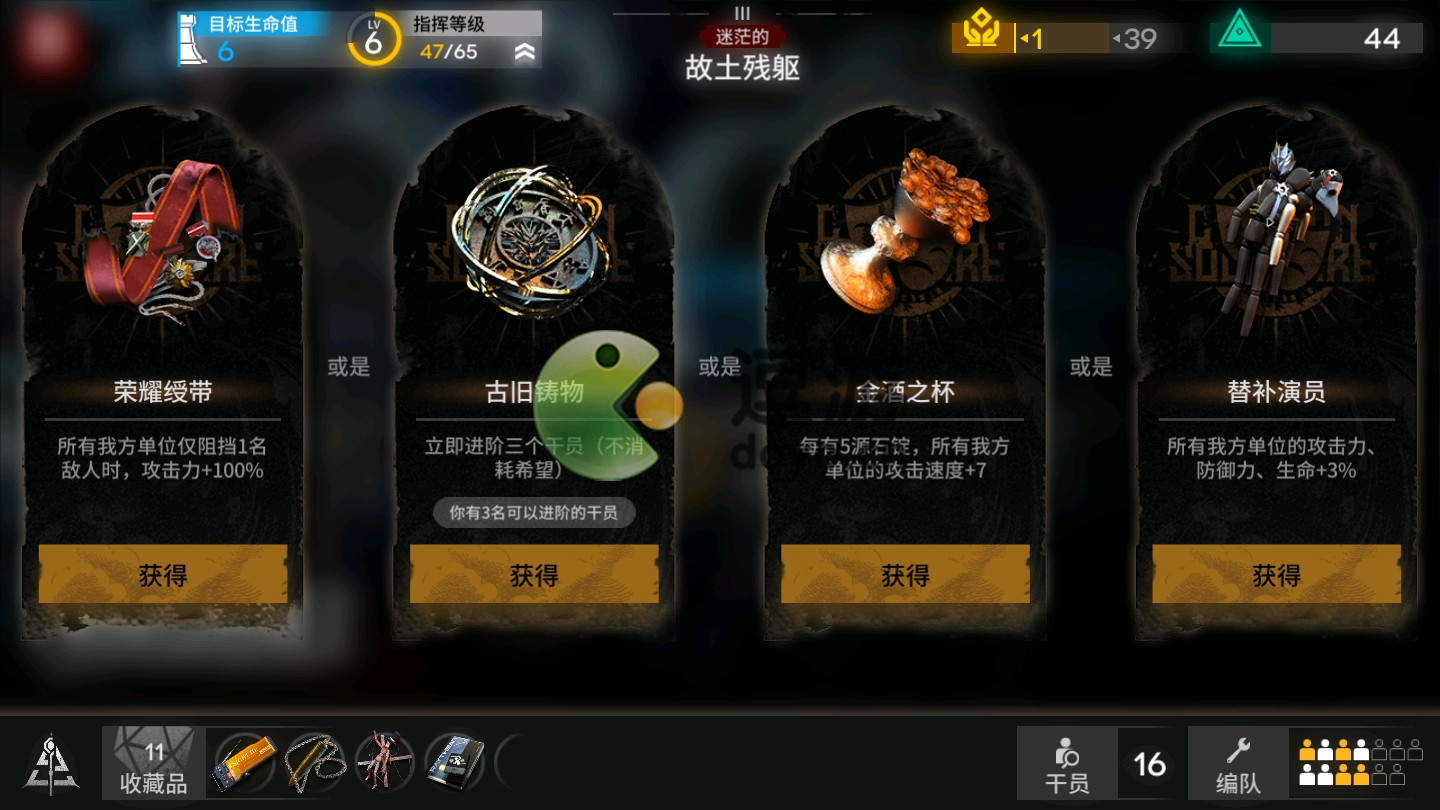Click the bell-shaped emblem in the bottom left
The height and width of the screenshot is (810, 1440).
coord(50,762)
